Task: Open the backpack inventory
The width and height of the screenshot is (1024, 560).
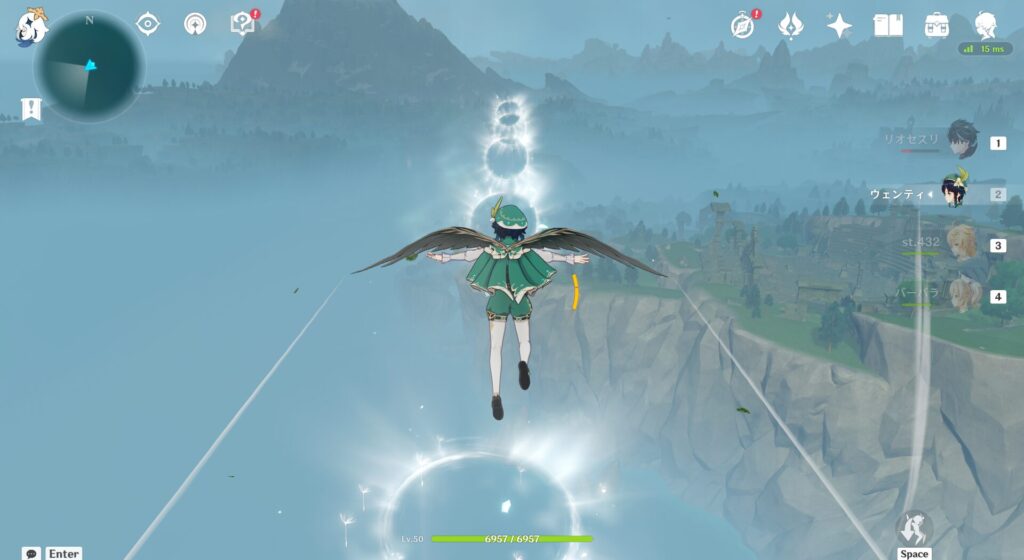Action: pos(937,25)
